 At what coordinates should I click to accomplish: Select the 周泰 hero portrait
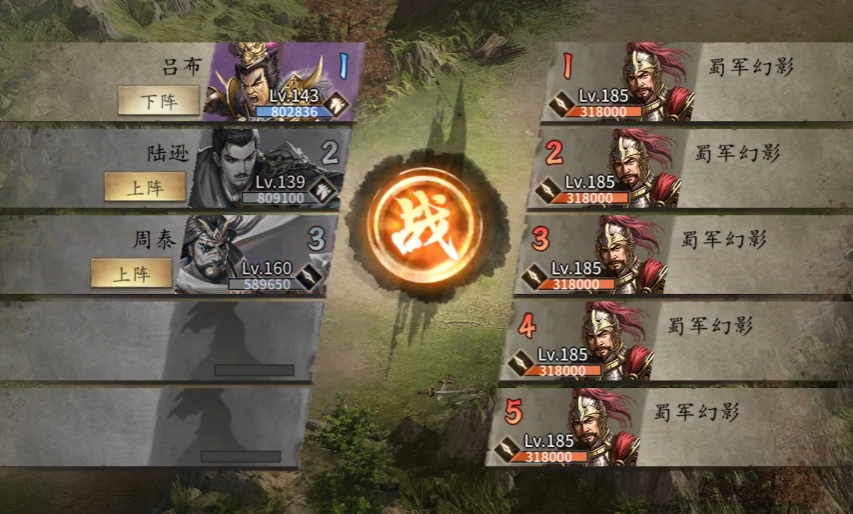[x=232, y=252]
